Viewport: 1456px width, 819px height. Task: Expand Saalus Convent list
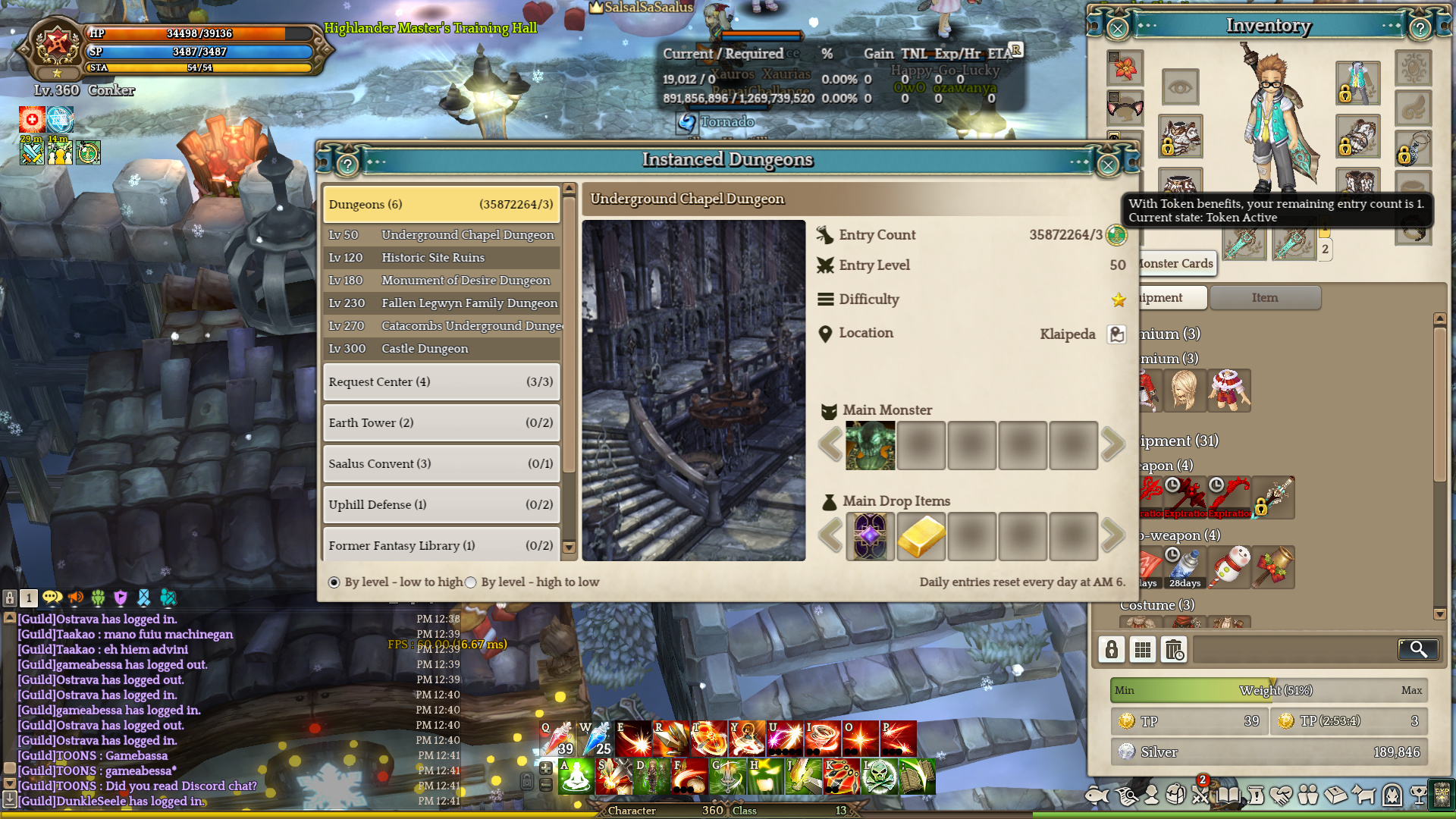(x=441, y=464)
